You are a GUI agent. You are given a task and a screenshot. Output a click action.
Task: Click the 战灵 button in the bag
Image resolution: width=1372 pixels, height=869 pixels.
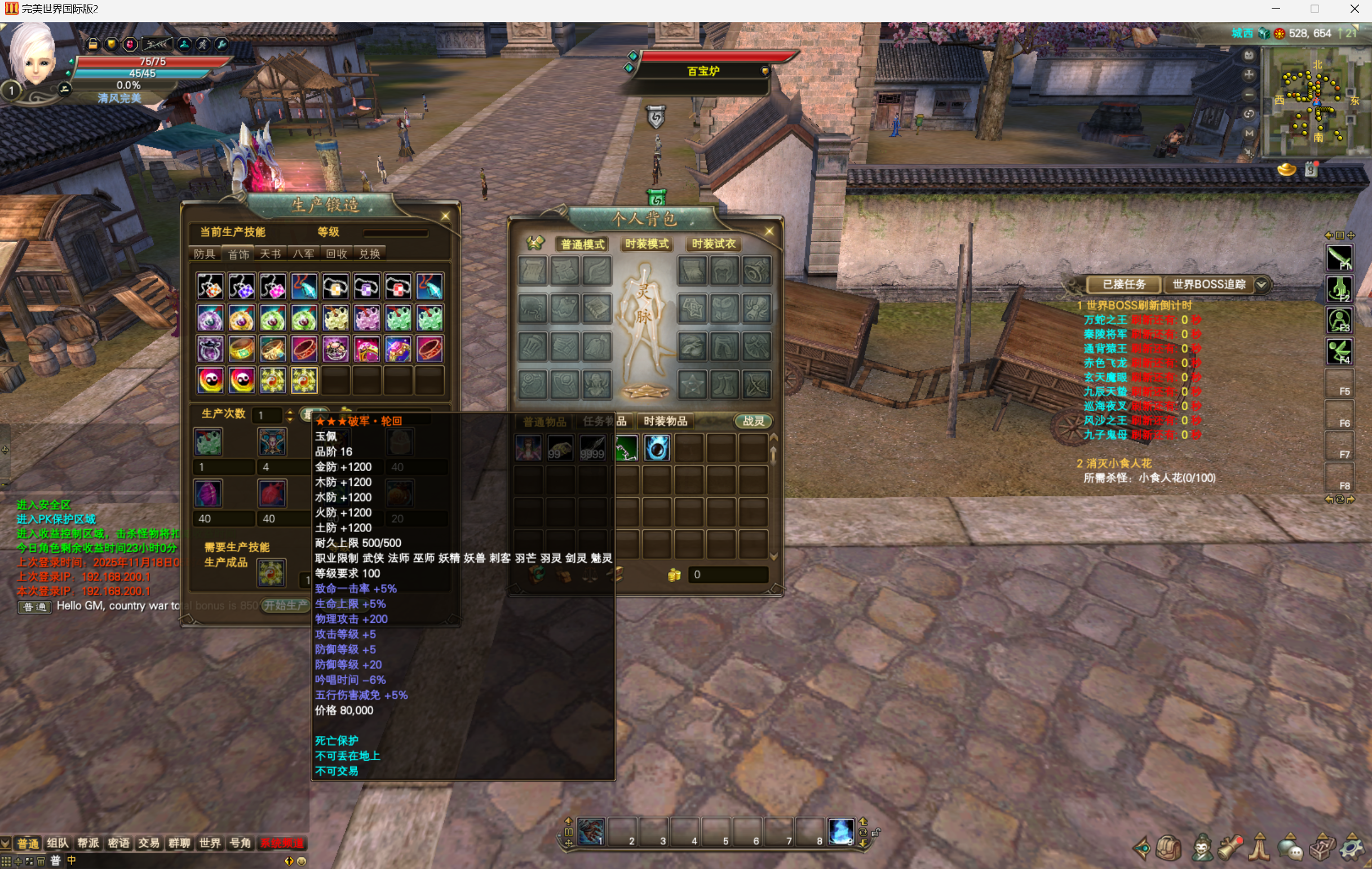[x=753, y=422]
